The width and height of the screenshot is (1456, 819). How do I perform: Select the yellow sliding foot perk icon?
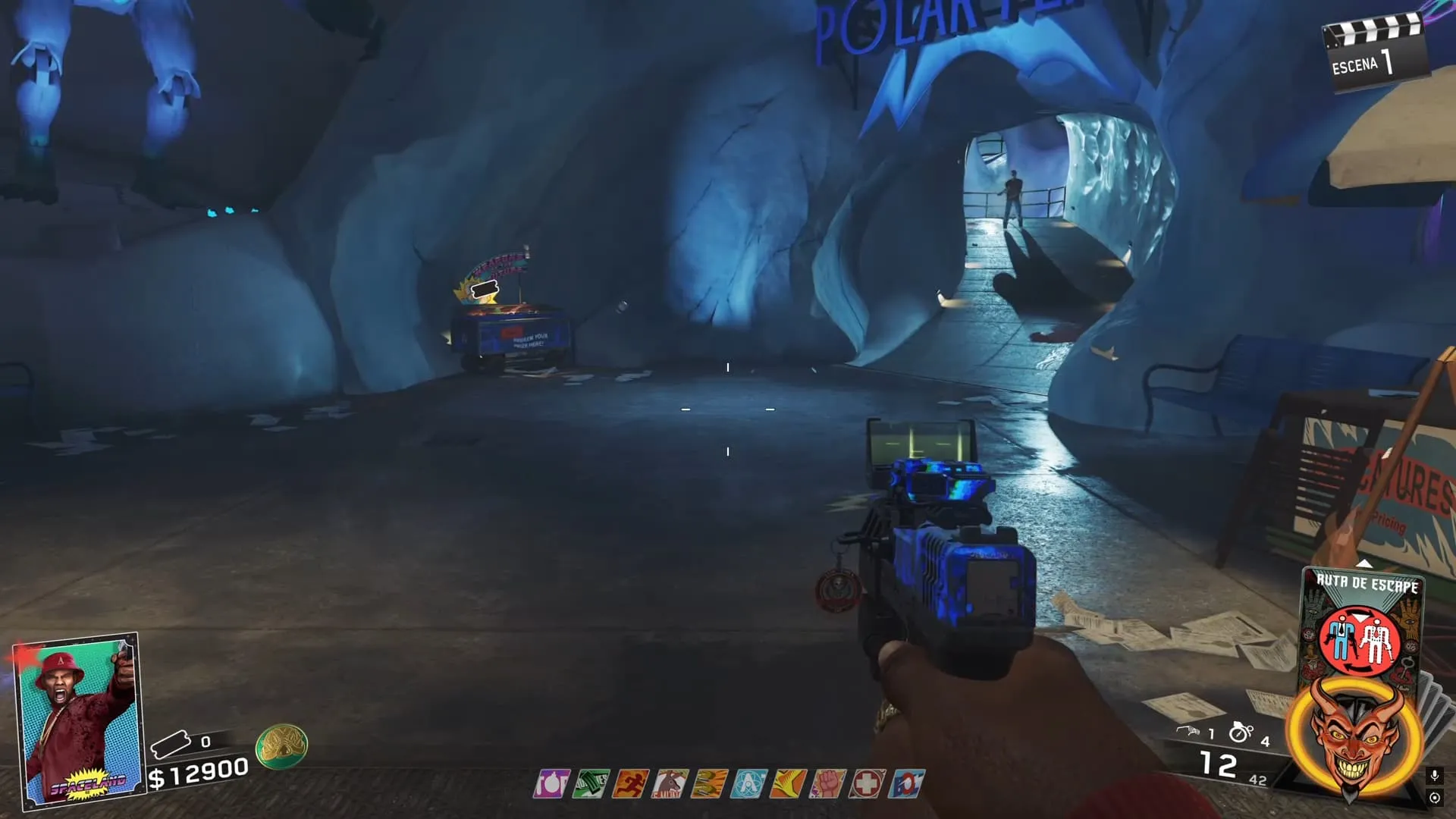click(x=788, y=783)
